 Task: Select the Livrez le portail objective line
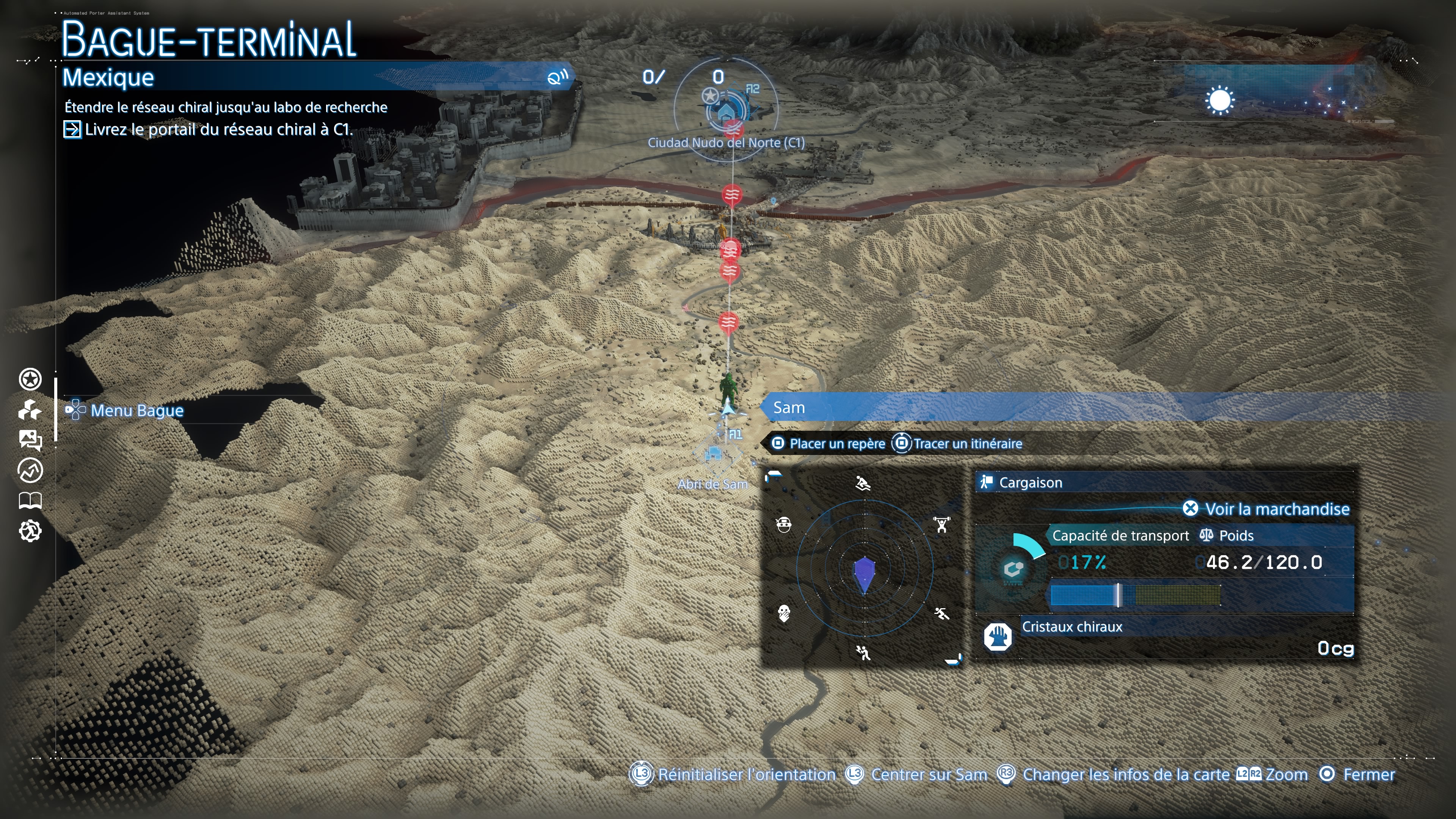point(218,129)
